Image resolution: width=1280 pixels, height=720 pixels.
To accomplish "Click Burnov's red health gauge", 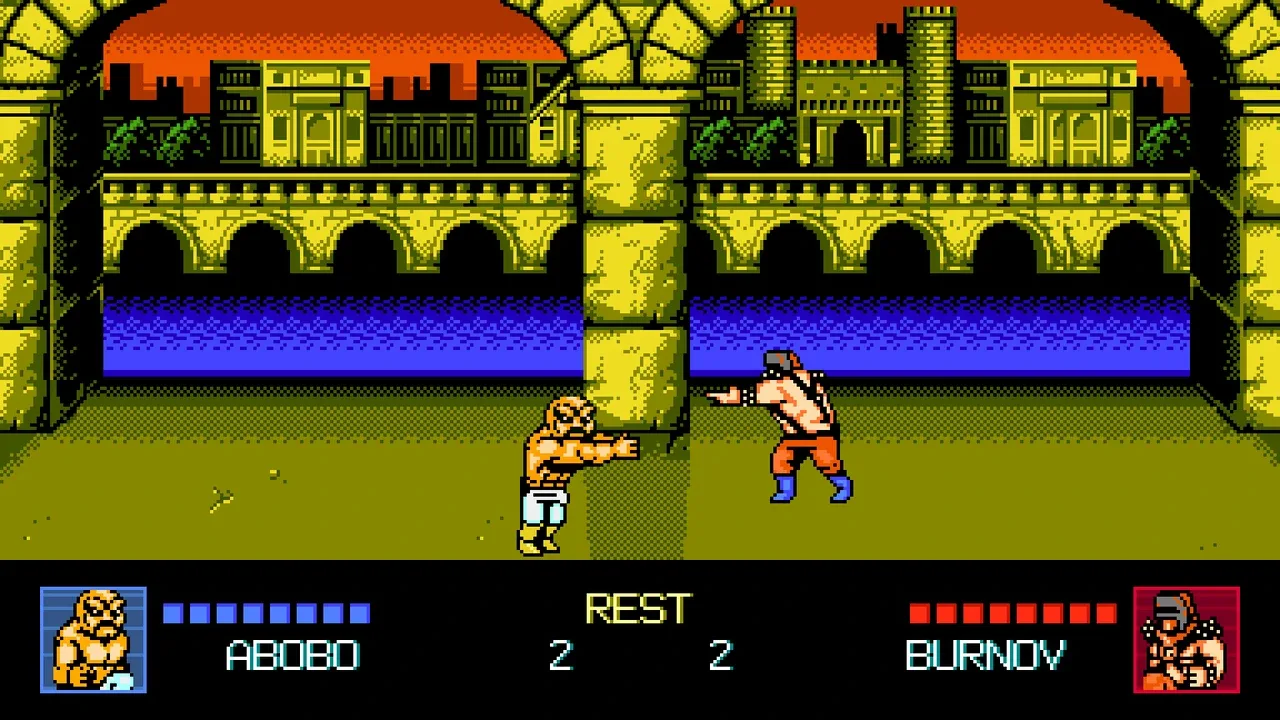I will (1010, 613).
